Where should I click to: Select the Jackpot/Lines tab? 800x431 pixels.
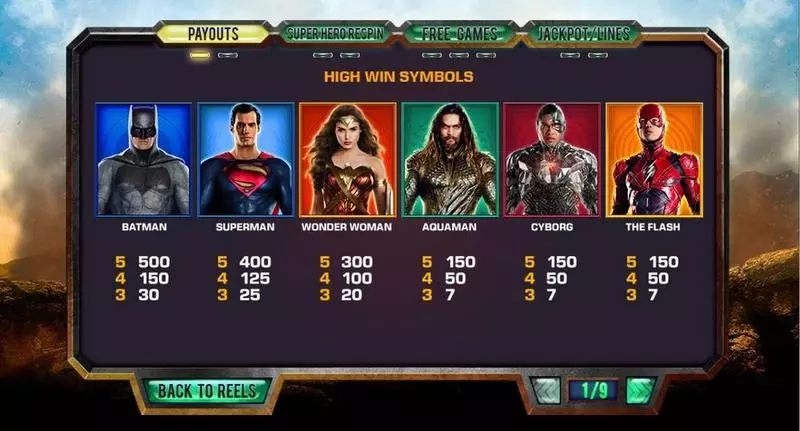click(x=584, y=33)
